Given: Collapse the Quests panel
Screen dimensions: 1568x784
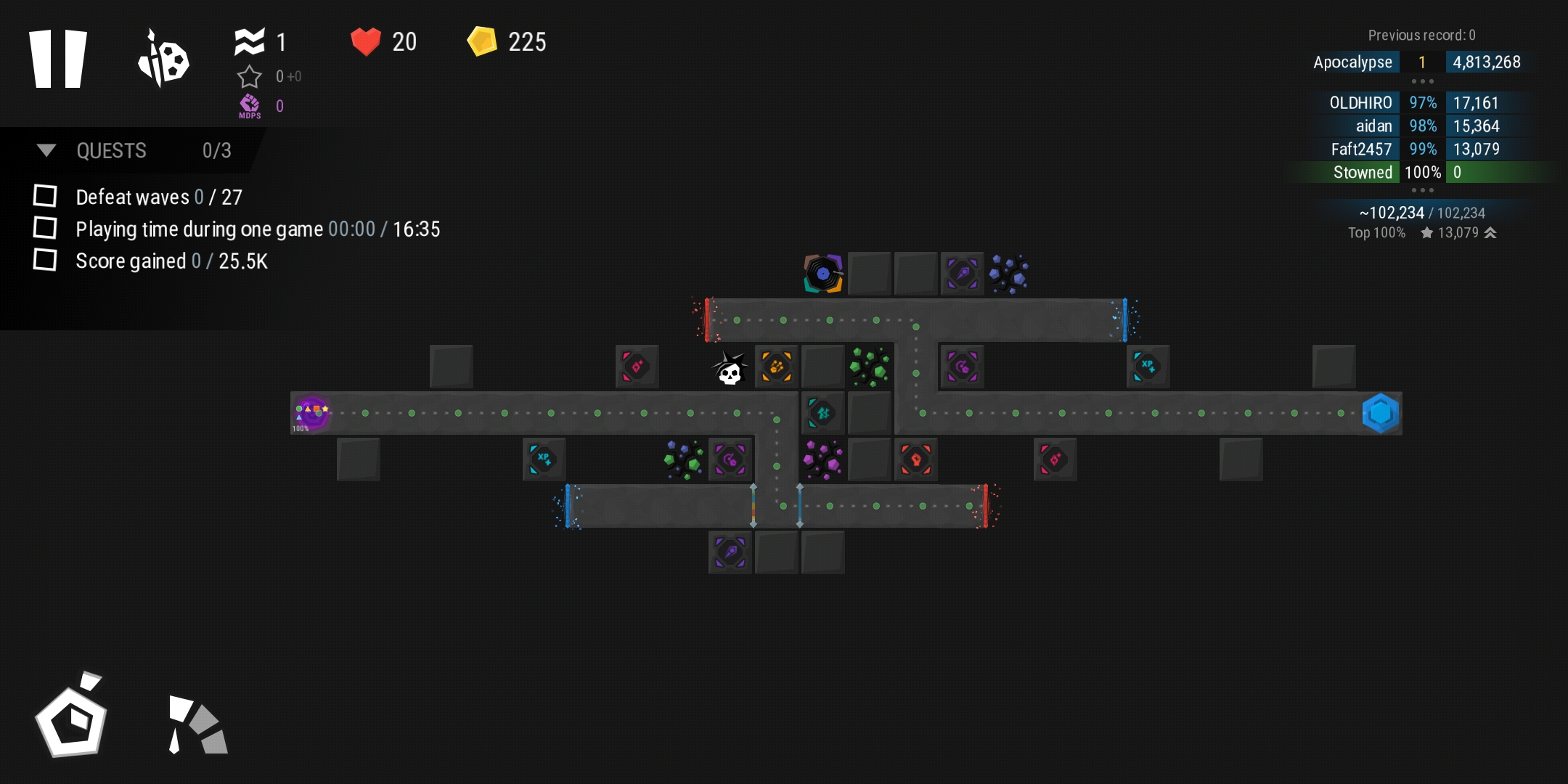Looking at the screenshot, I should (x=46, y=150).
